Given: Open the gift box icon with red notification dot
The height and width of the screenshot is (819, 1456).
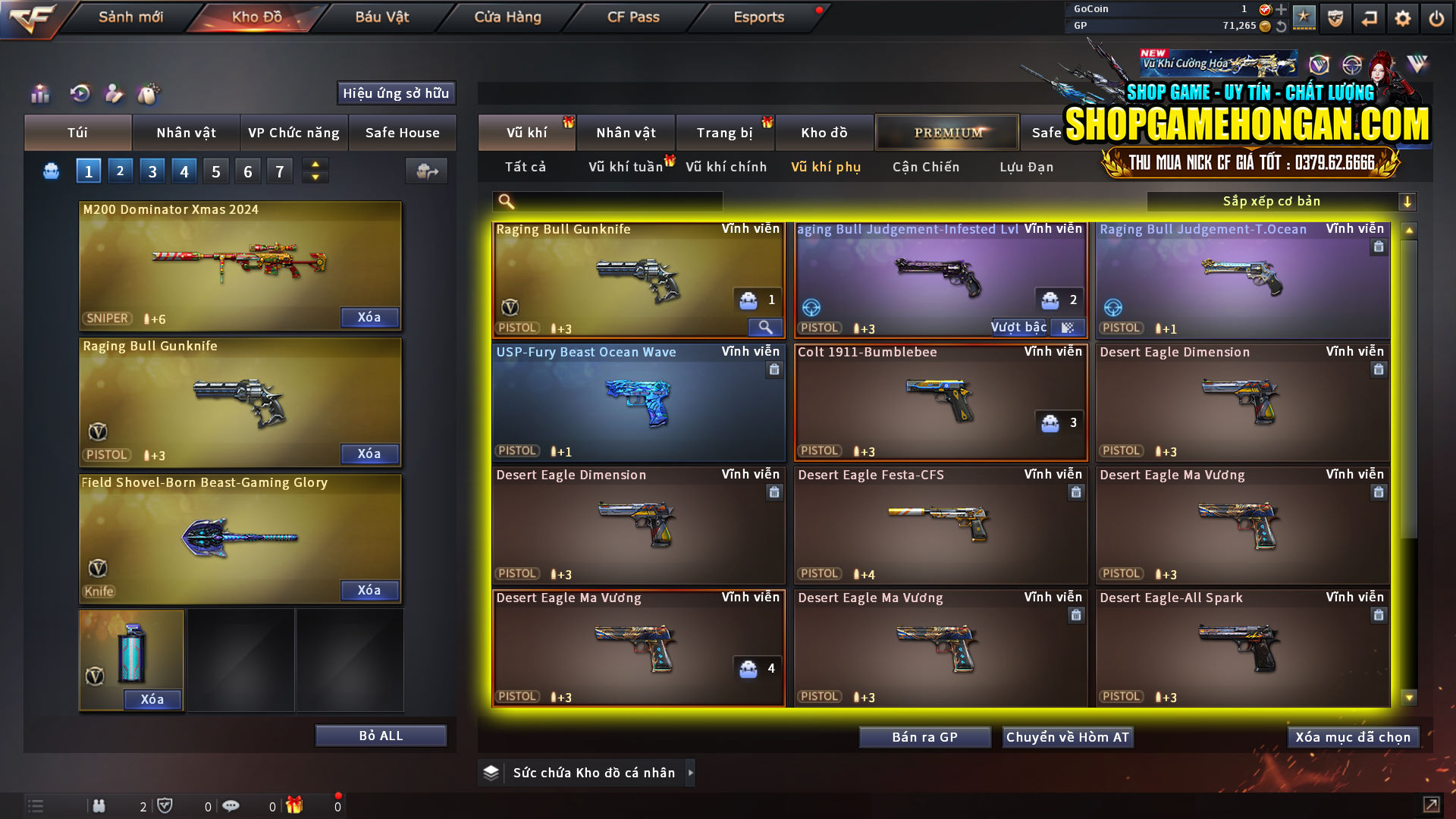Looking at the screenshot, I should pyautogui.click(x=296, y=805).
